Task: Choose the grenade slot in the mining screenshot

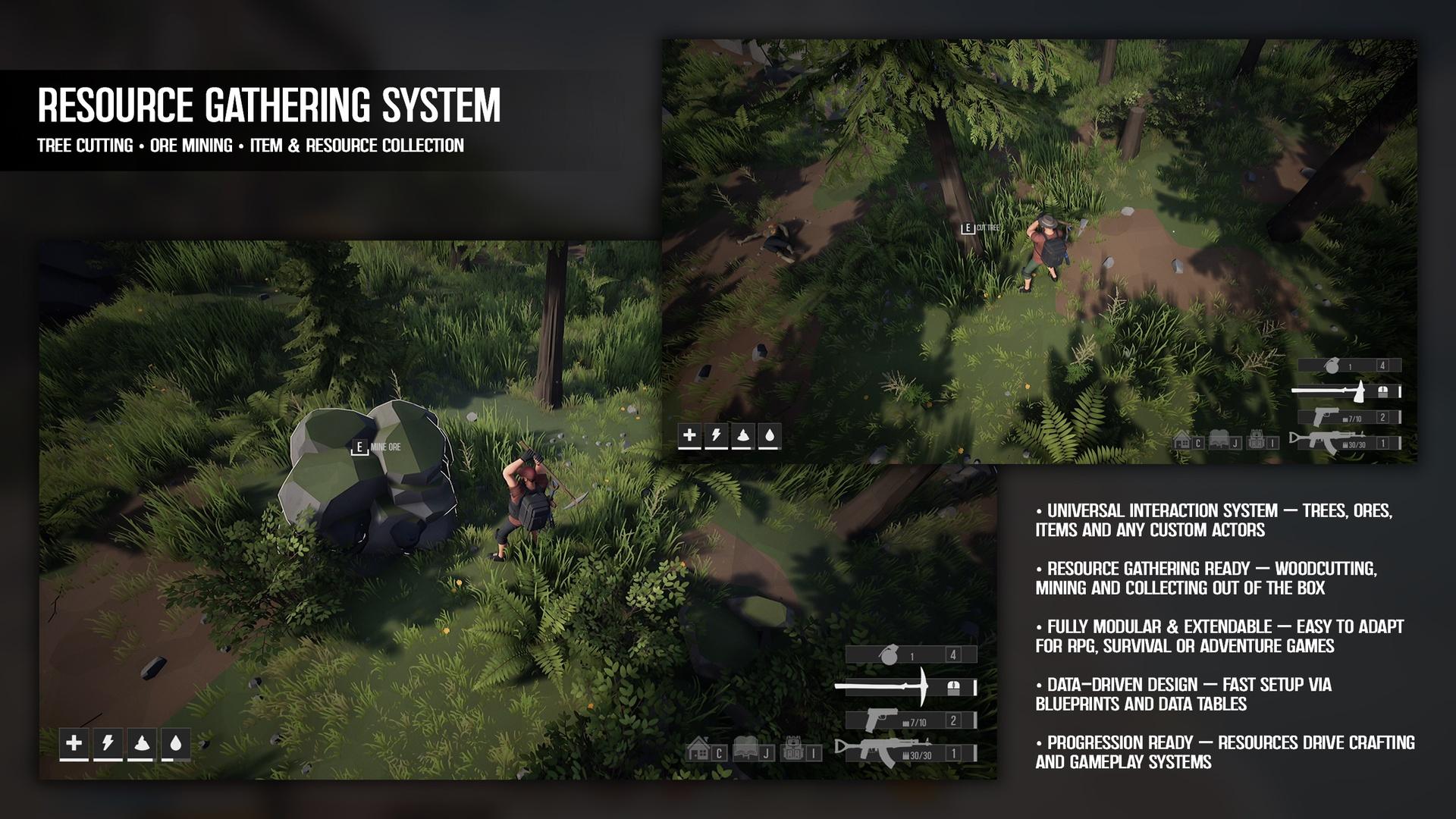Action: [x=910, y=654]
